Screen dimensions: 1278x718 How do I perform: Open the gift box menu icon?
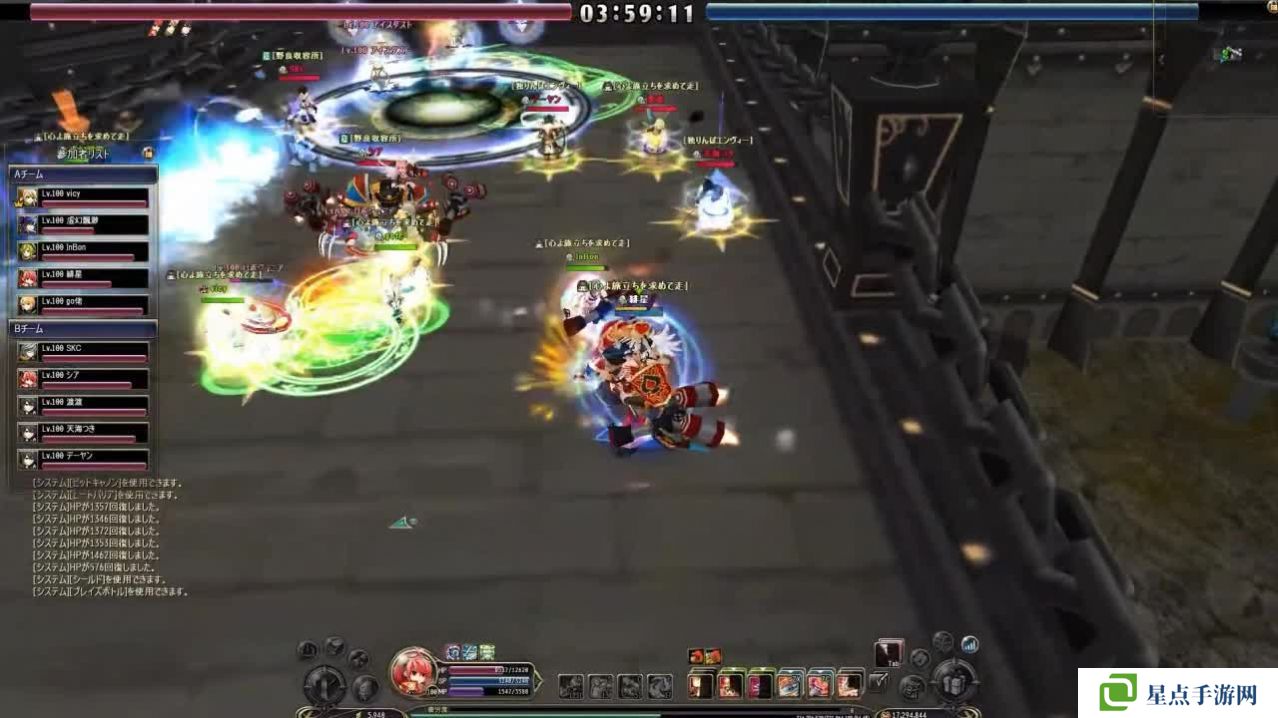tap(957, 685)
